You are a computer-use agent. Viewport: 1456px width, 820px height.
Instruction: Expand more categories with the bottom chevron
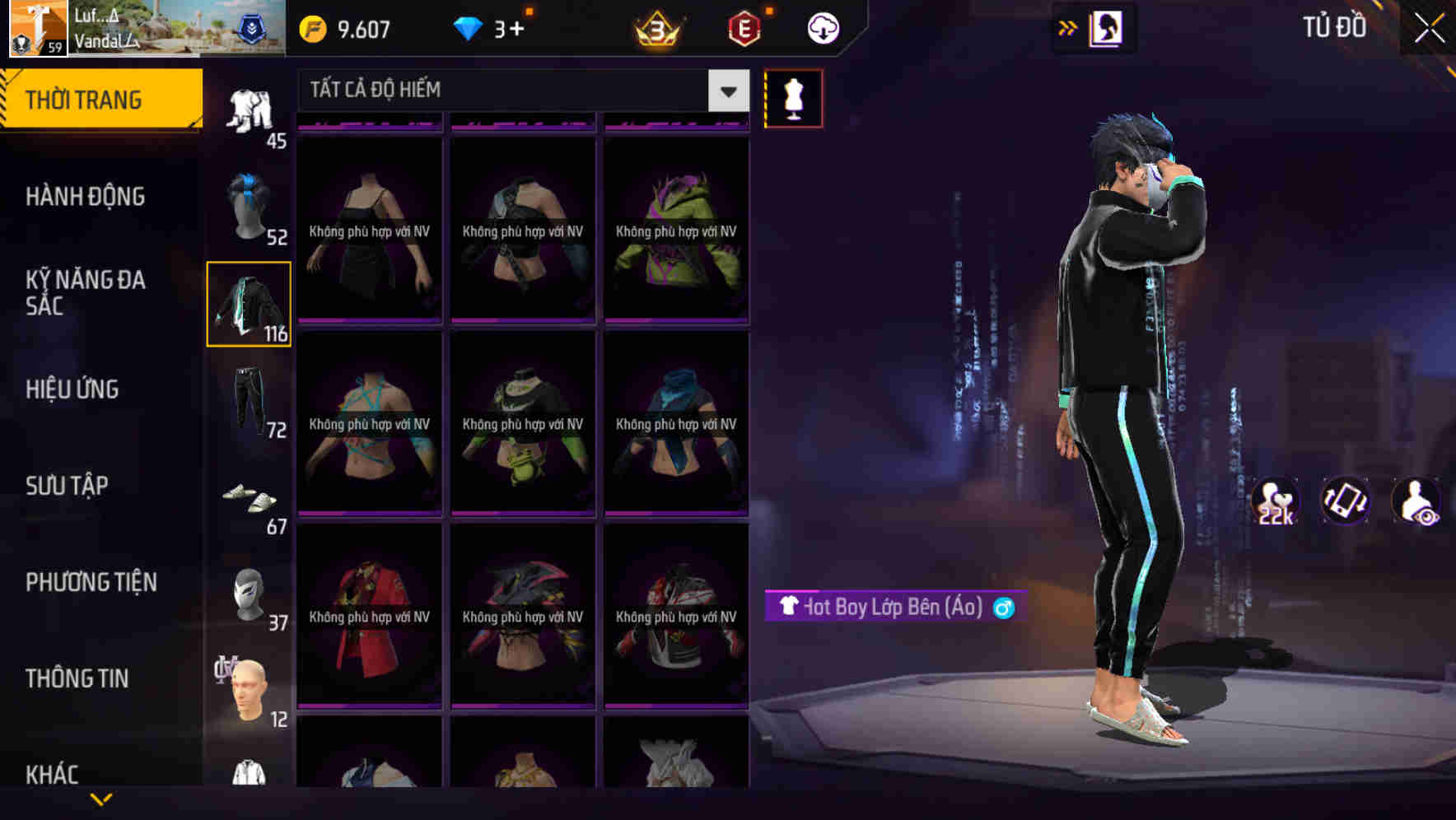click(100, 797)
